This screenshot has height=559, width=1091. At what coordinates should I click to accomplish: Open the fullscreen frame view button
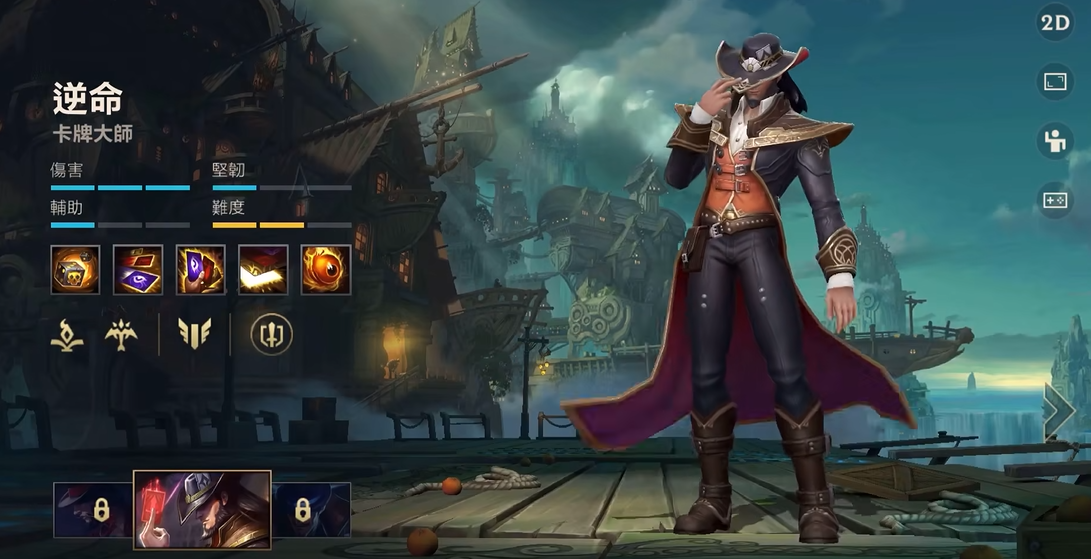(1056, 82)
